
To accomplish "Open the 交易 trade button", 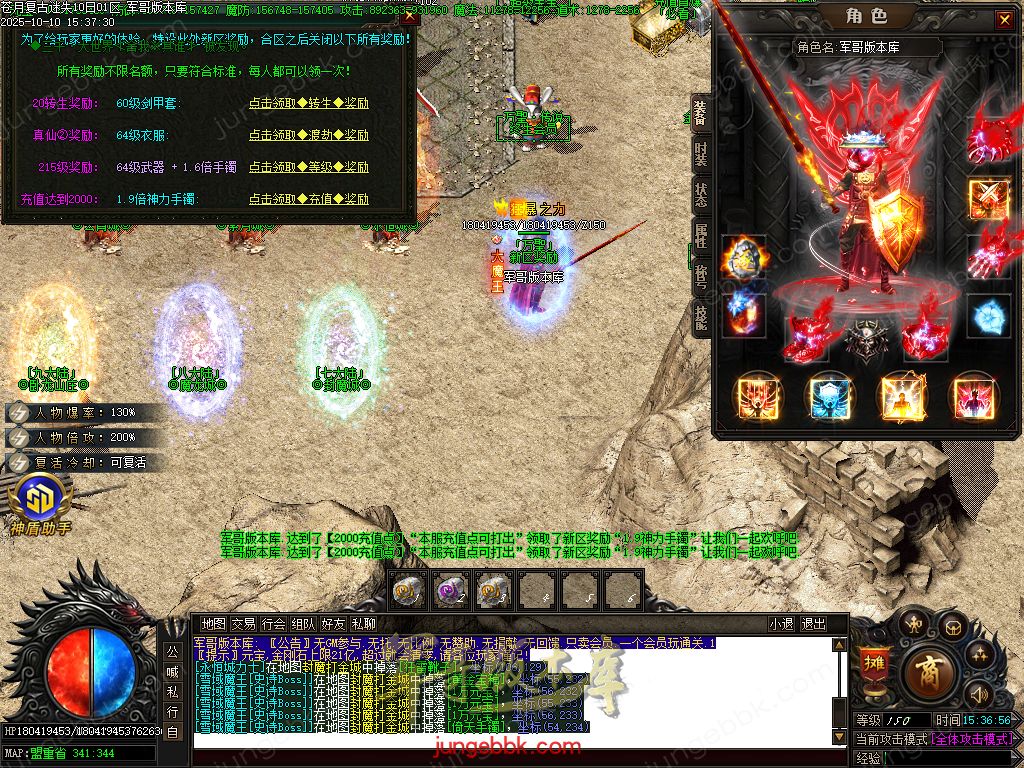I will click(x=243, y=623).
